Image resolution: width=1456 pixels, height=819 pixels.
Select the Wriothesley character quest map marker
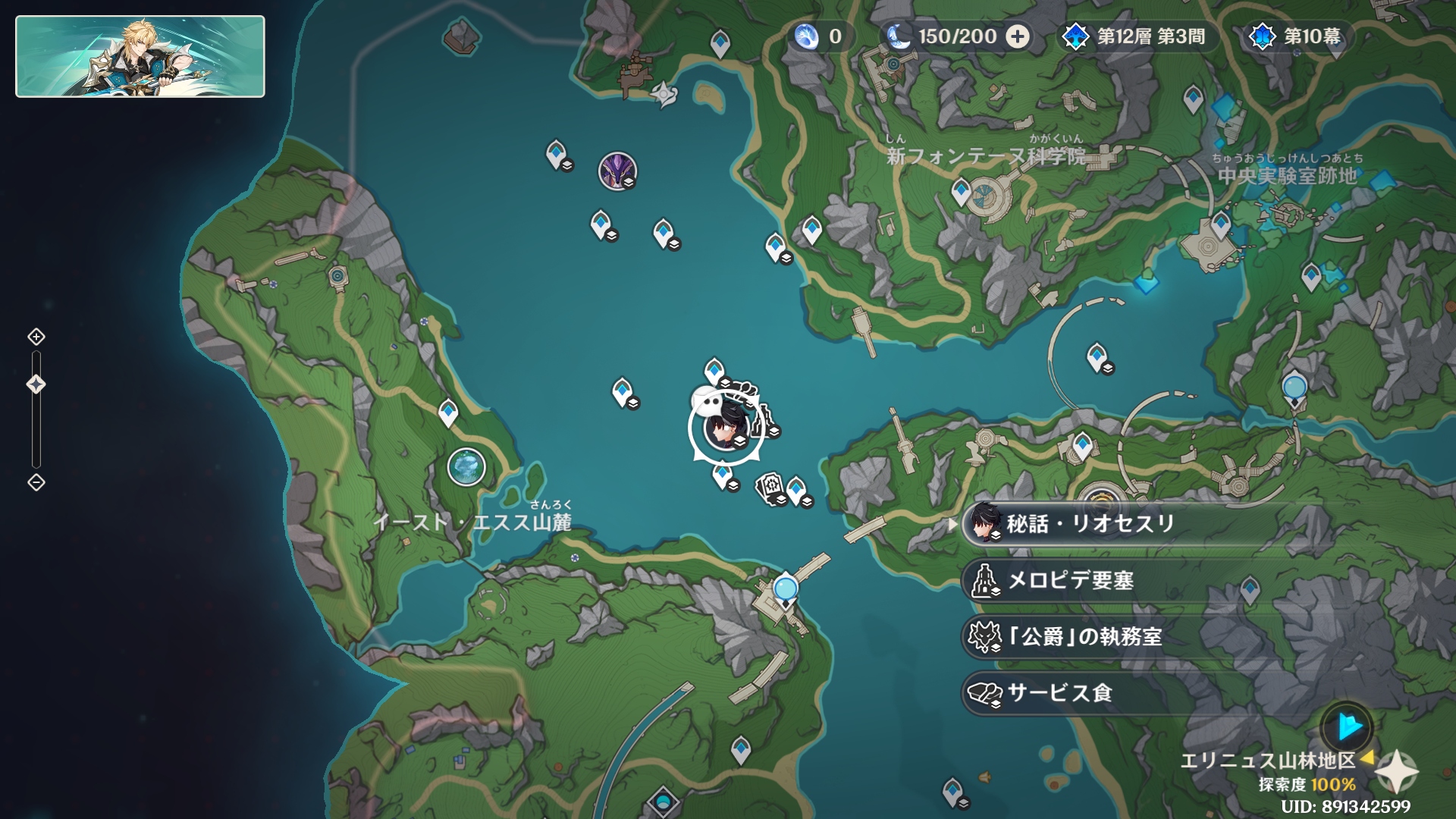pyautogui.click(x=724, y=428)
